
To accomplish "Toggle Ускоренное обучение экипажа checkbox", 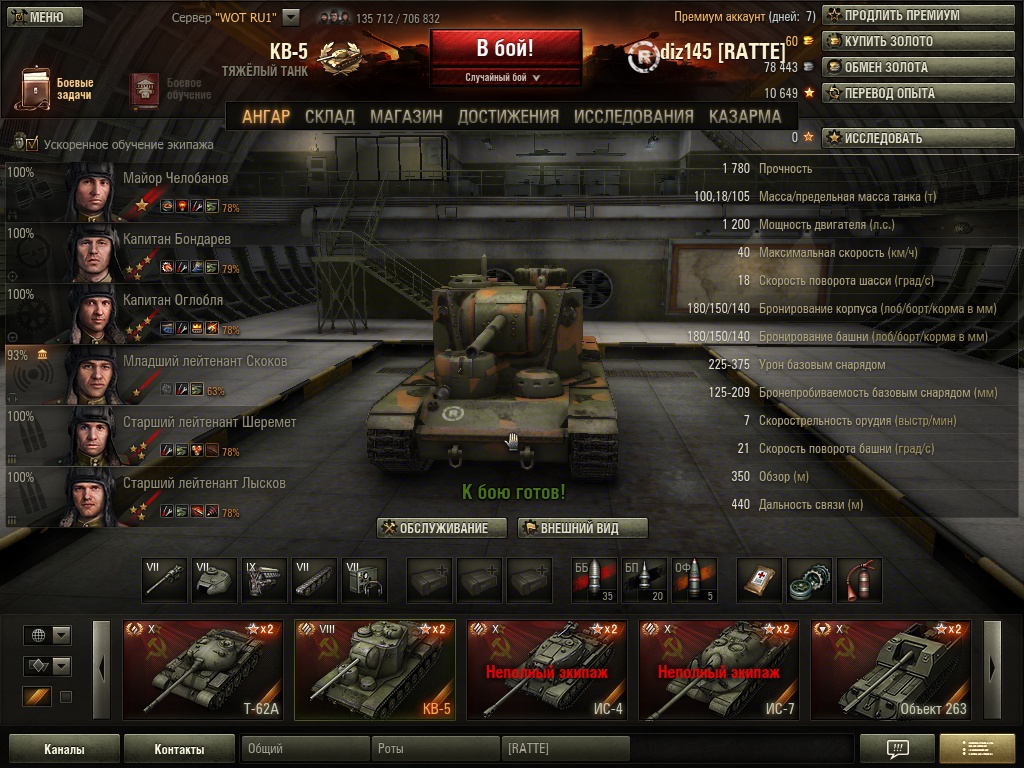I will (32, 144).
